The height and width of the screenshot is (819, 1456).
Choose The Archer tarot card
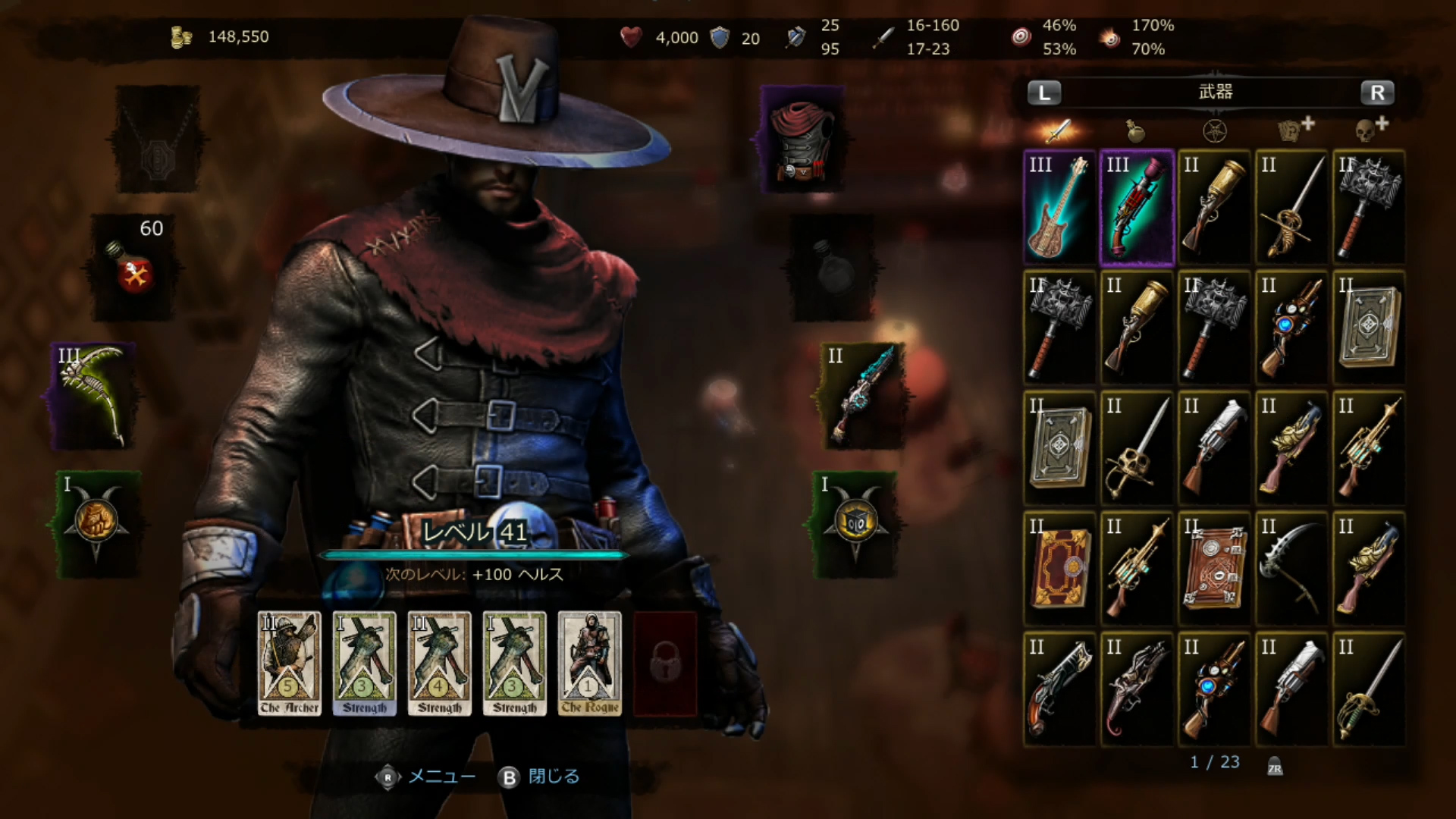(289, 664)
